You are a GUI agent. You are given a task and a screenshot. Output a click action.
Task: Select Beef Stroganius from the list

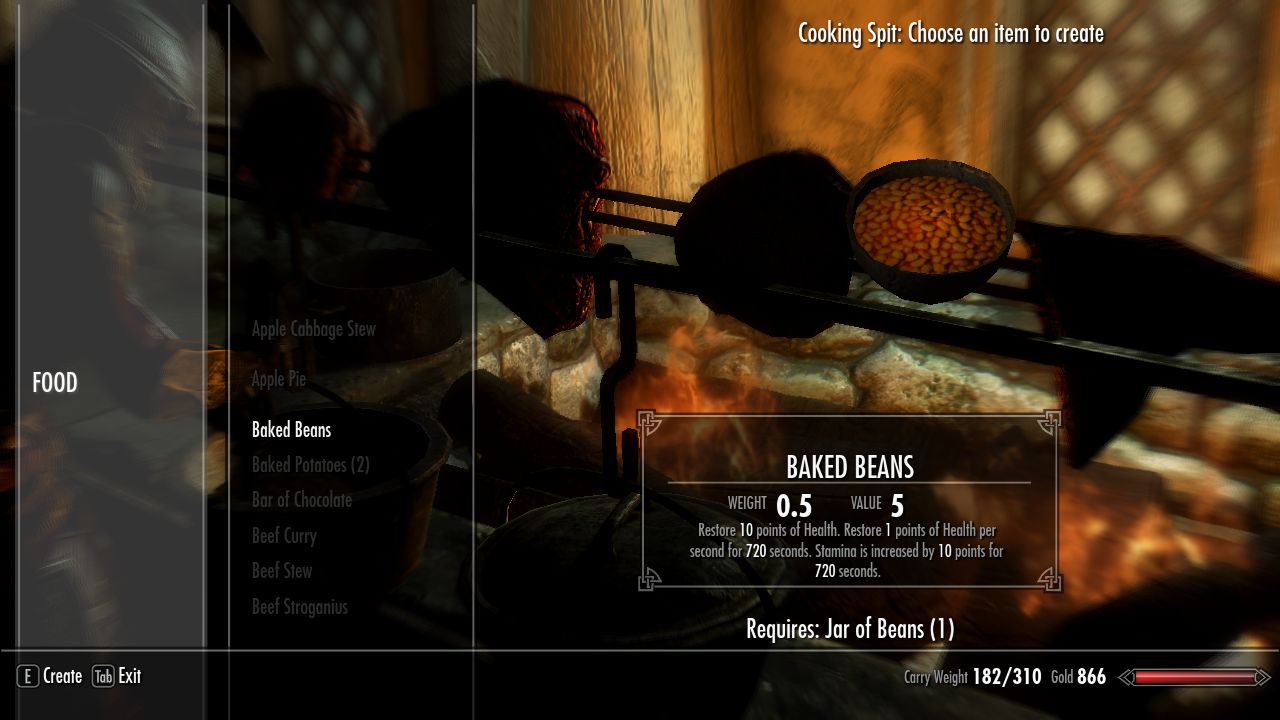[x=299, y=607]
